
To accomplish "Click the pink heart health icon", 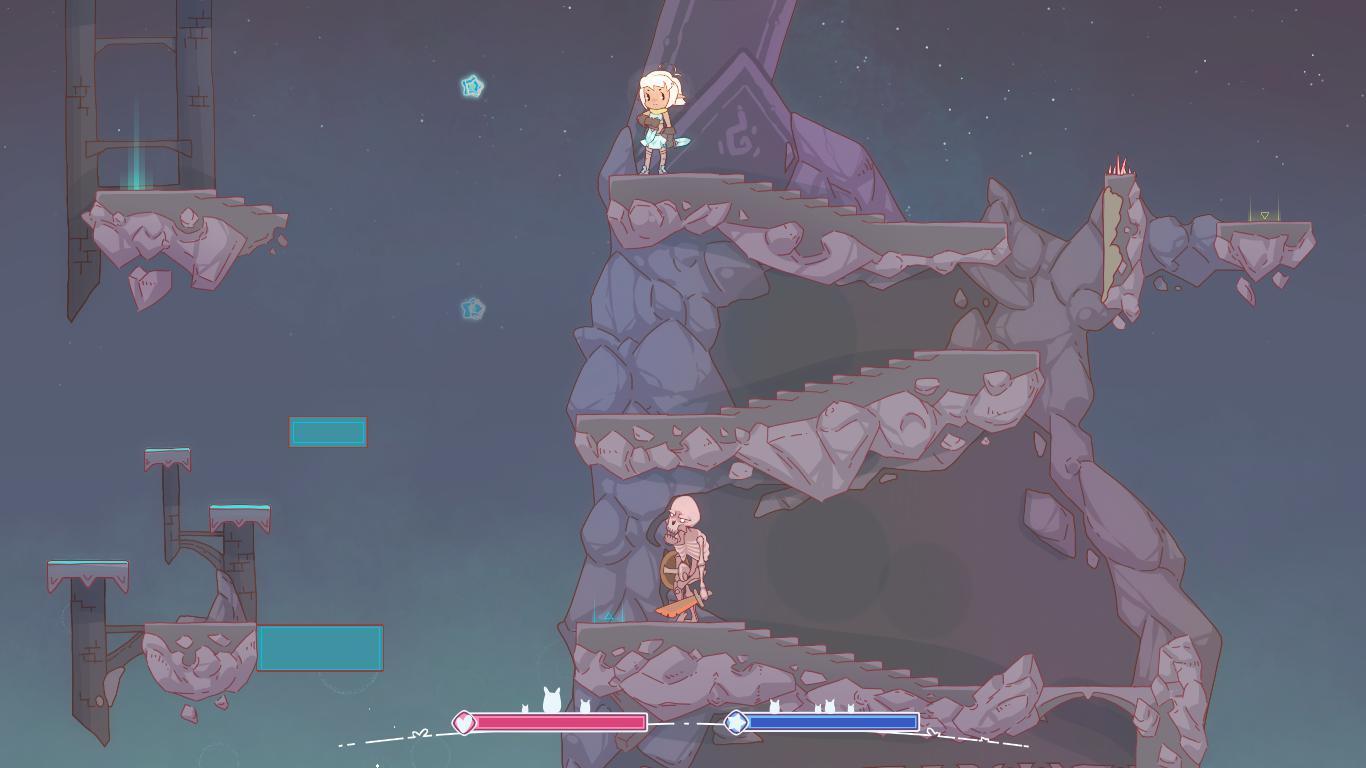I will [x=464, y=720].
